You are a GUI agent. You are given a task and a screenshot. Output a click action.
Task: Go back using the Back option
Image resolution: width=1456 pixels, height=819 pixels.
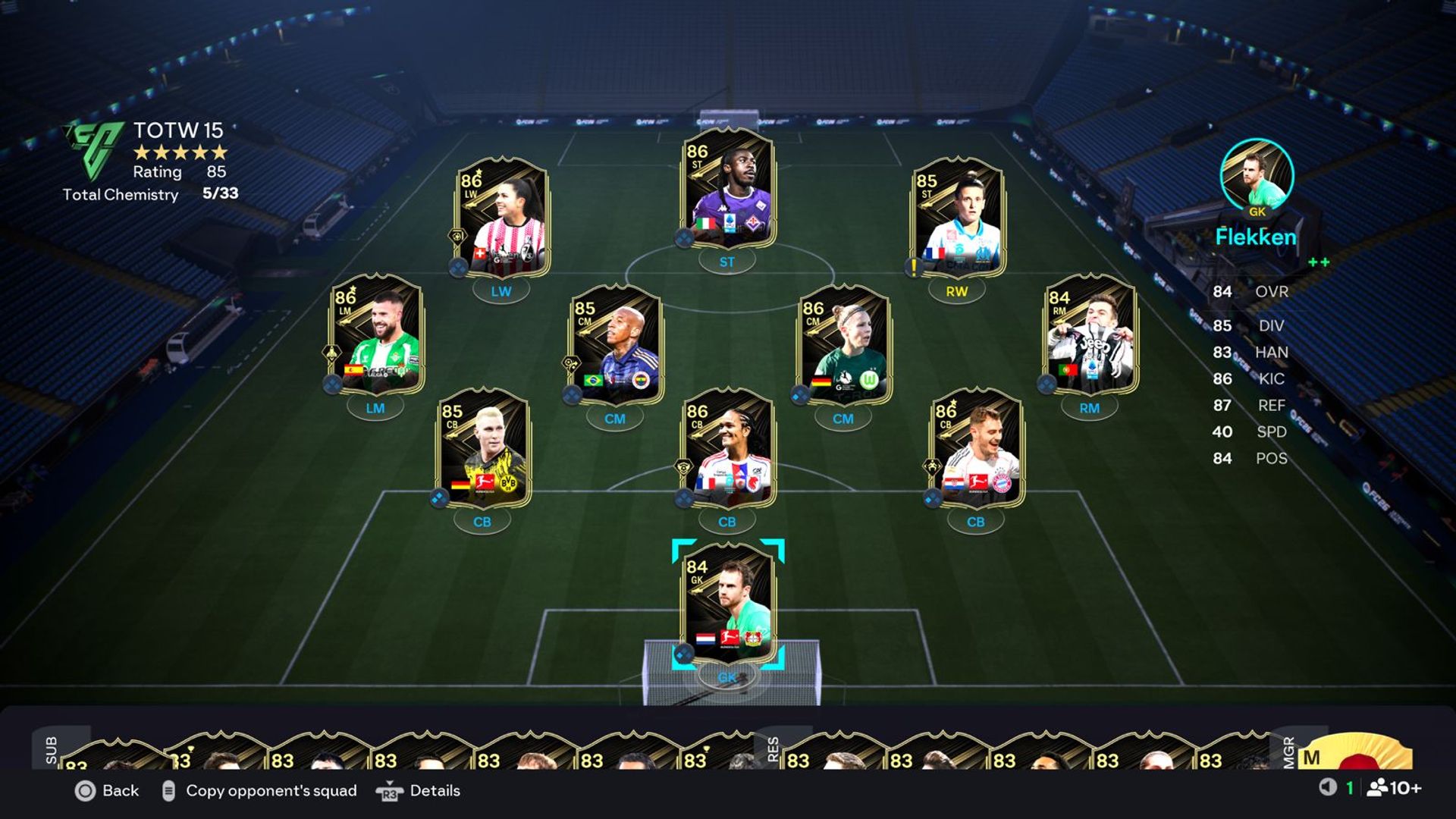pyautogui.click(x=107, y=791)
